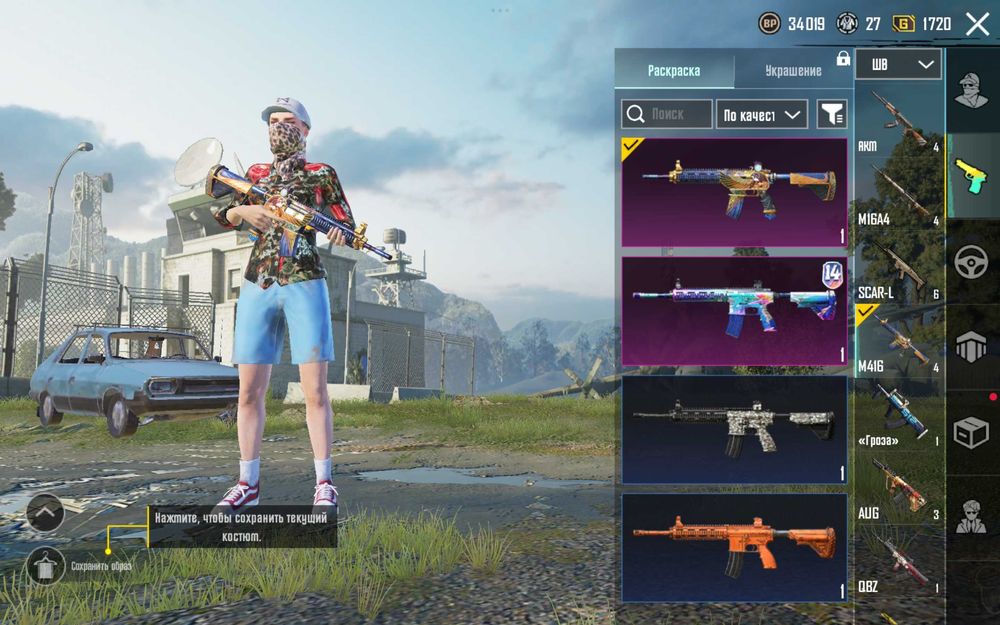Choose AKM in the weapon list
The height and width of the screenshot is (625, 1000).
898,121
